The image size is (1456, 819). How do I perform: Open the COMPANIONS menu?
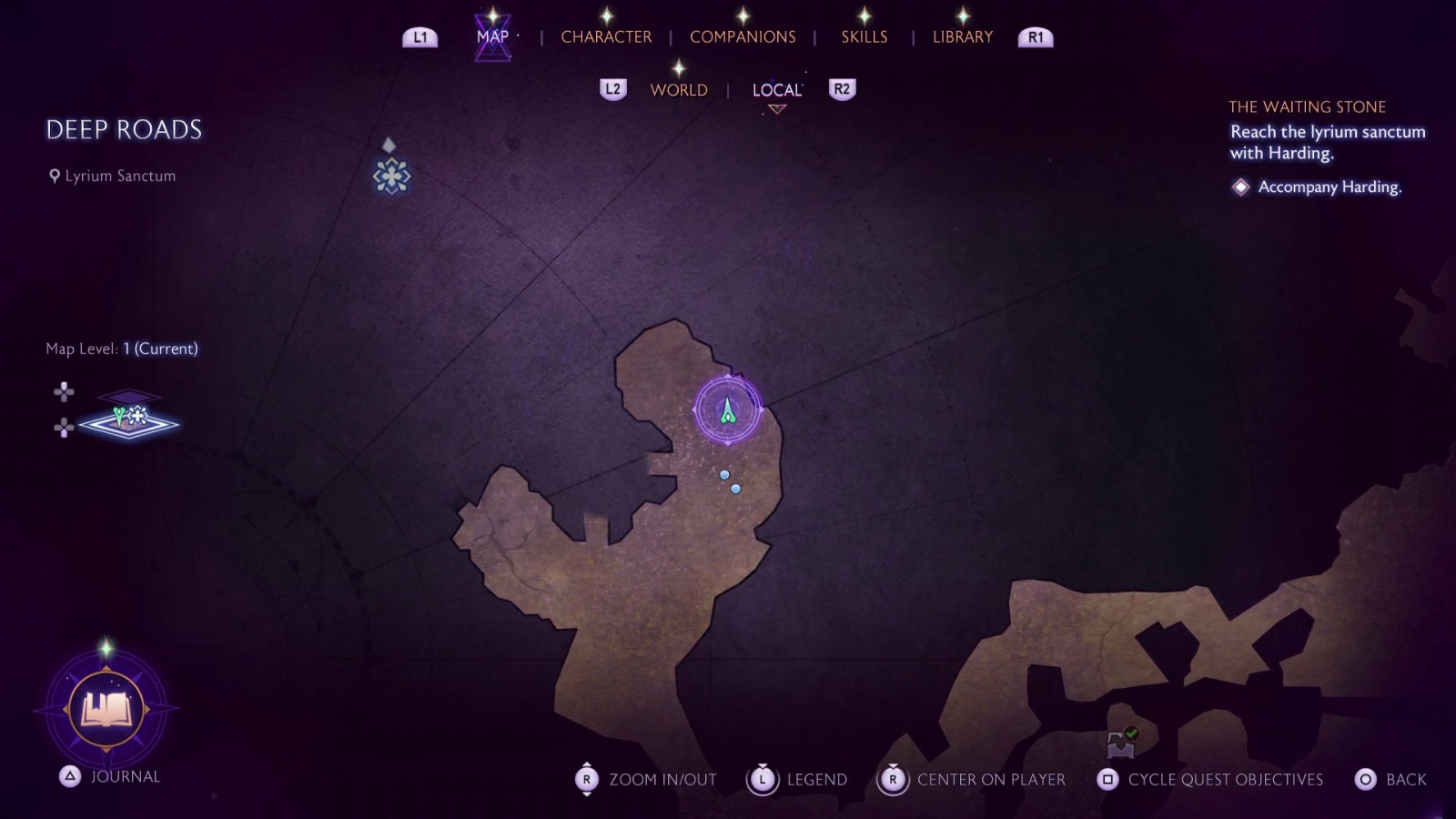coord(742,36)
